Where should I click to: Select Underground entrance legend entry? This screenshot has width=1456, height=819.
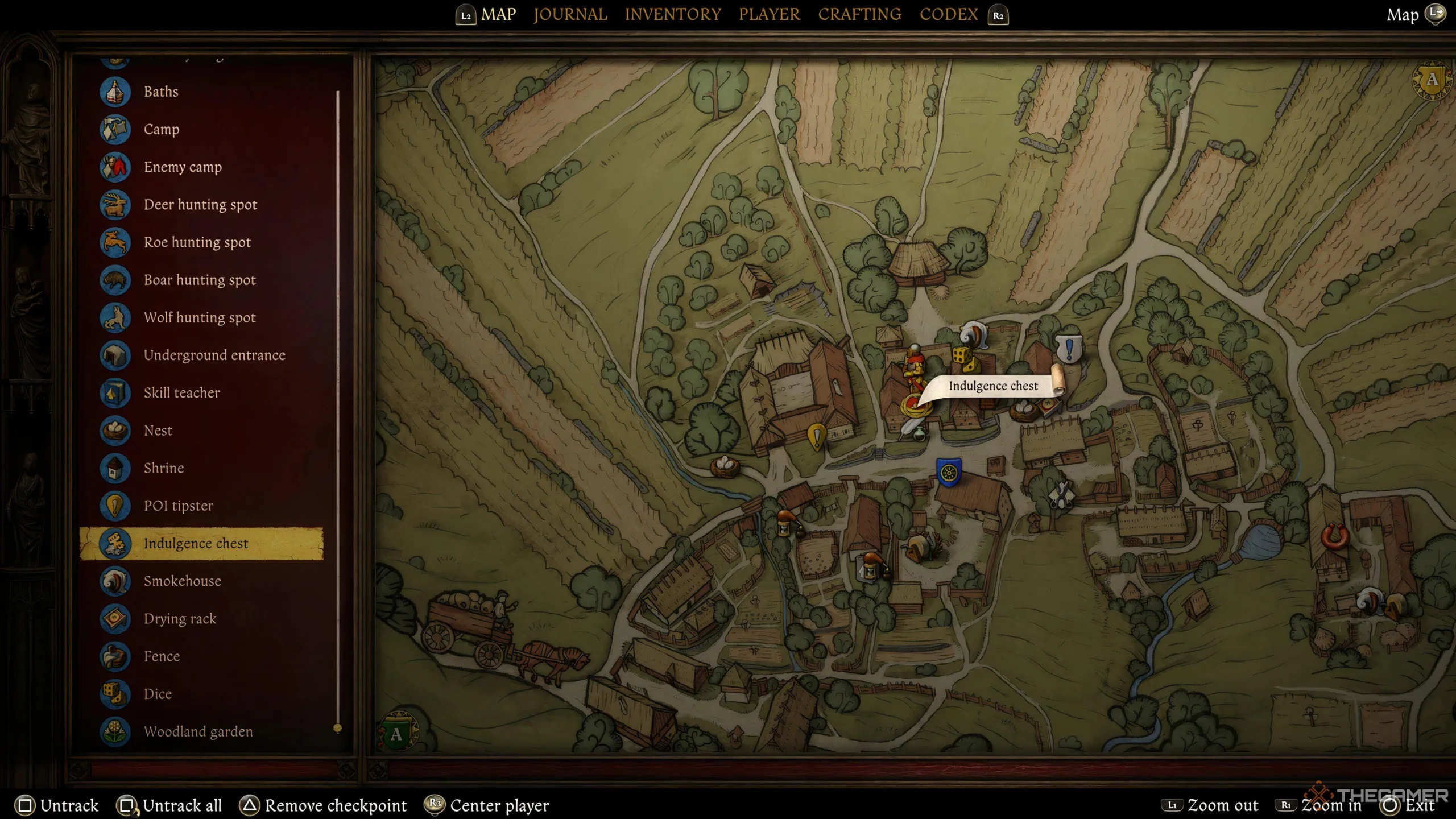pos(214,355)
